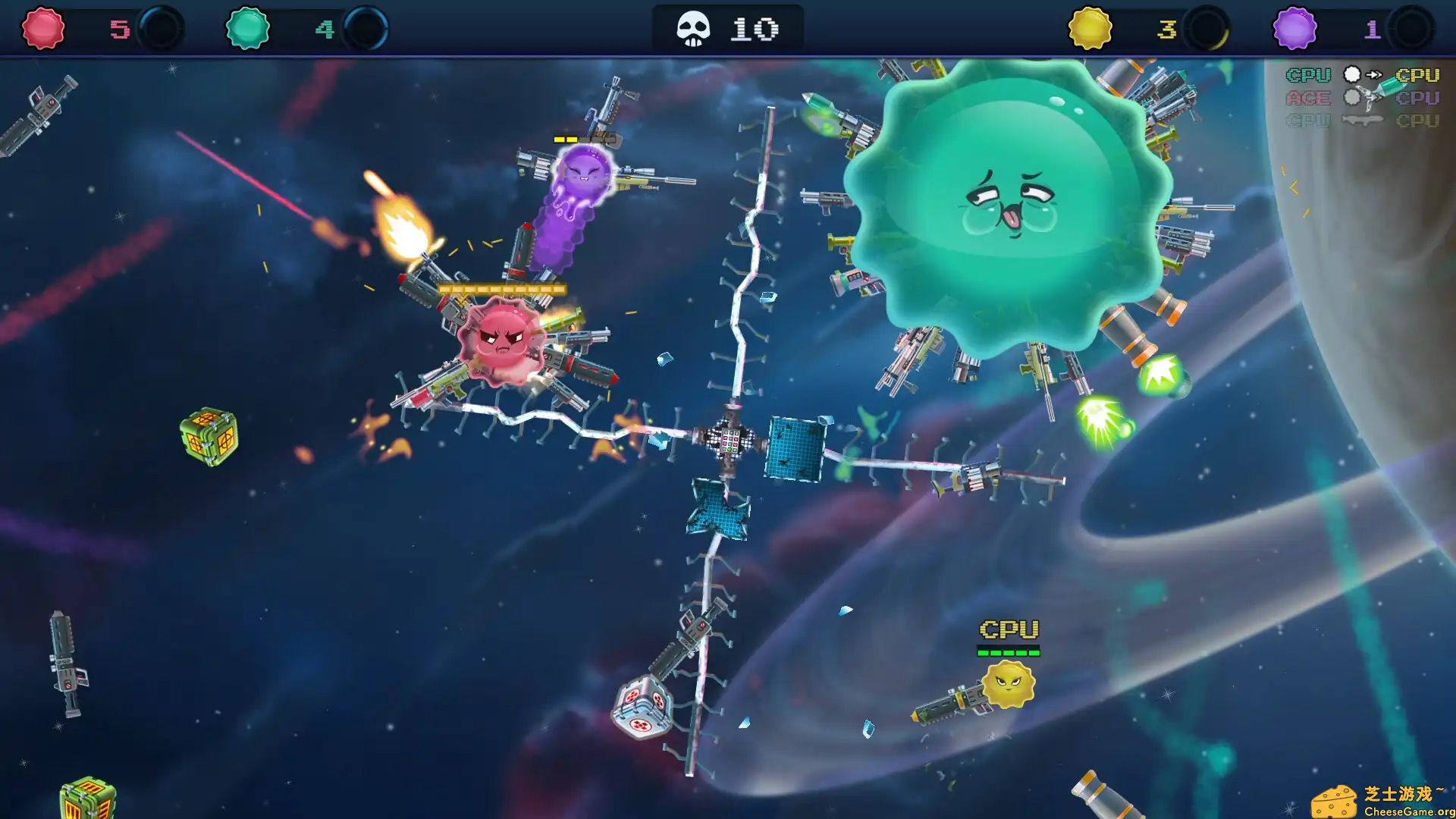The image size is (1456, 819).
Task: Click the red player blob icon
Action: [43, 29]
